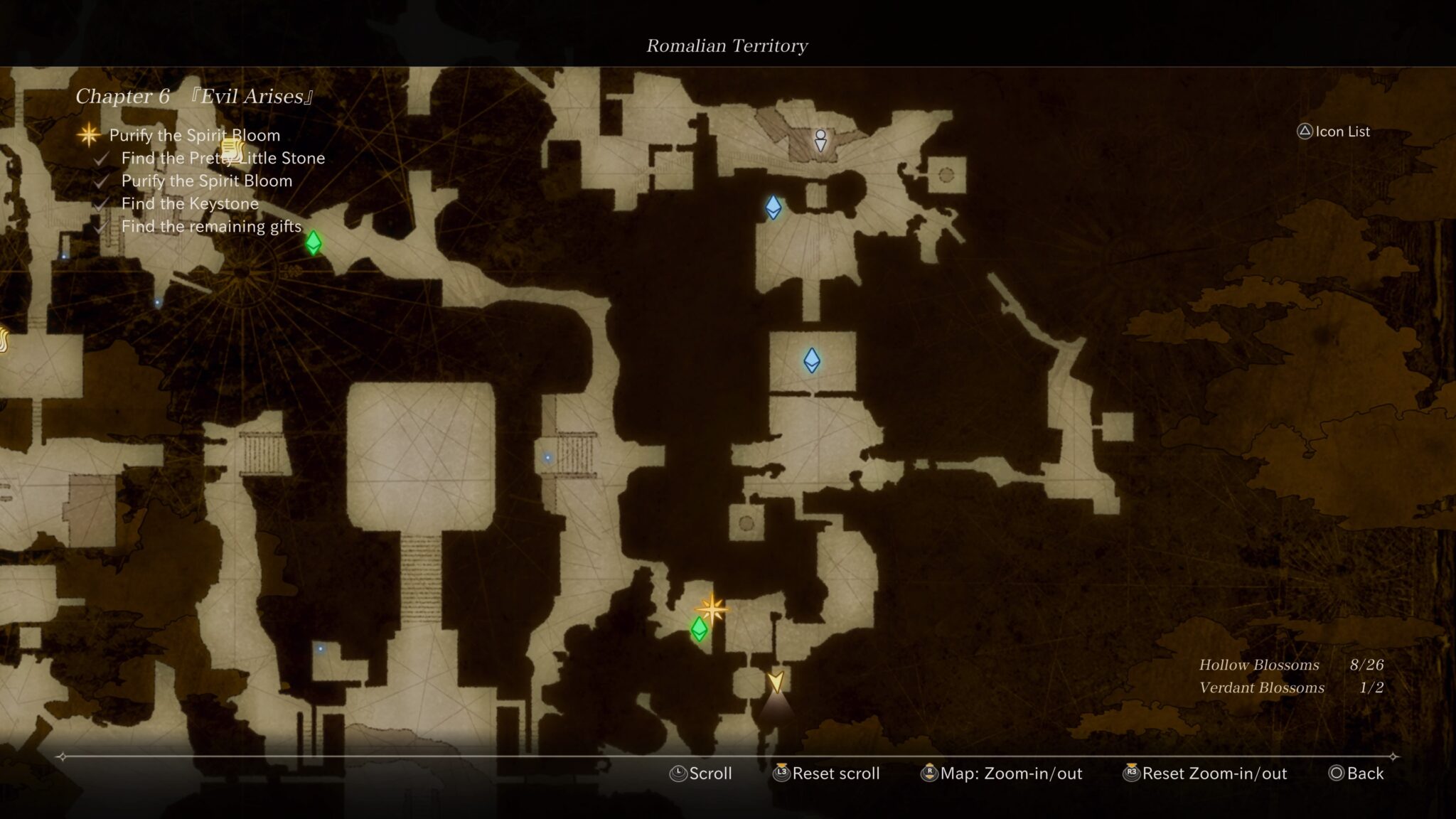The width and height of the screenshot is (1456, 819).
Task: Toggle the Purify the Spirit Bloom checkmark
Action: (x=207, y=181)
